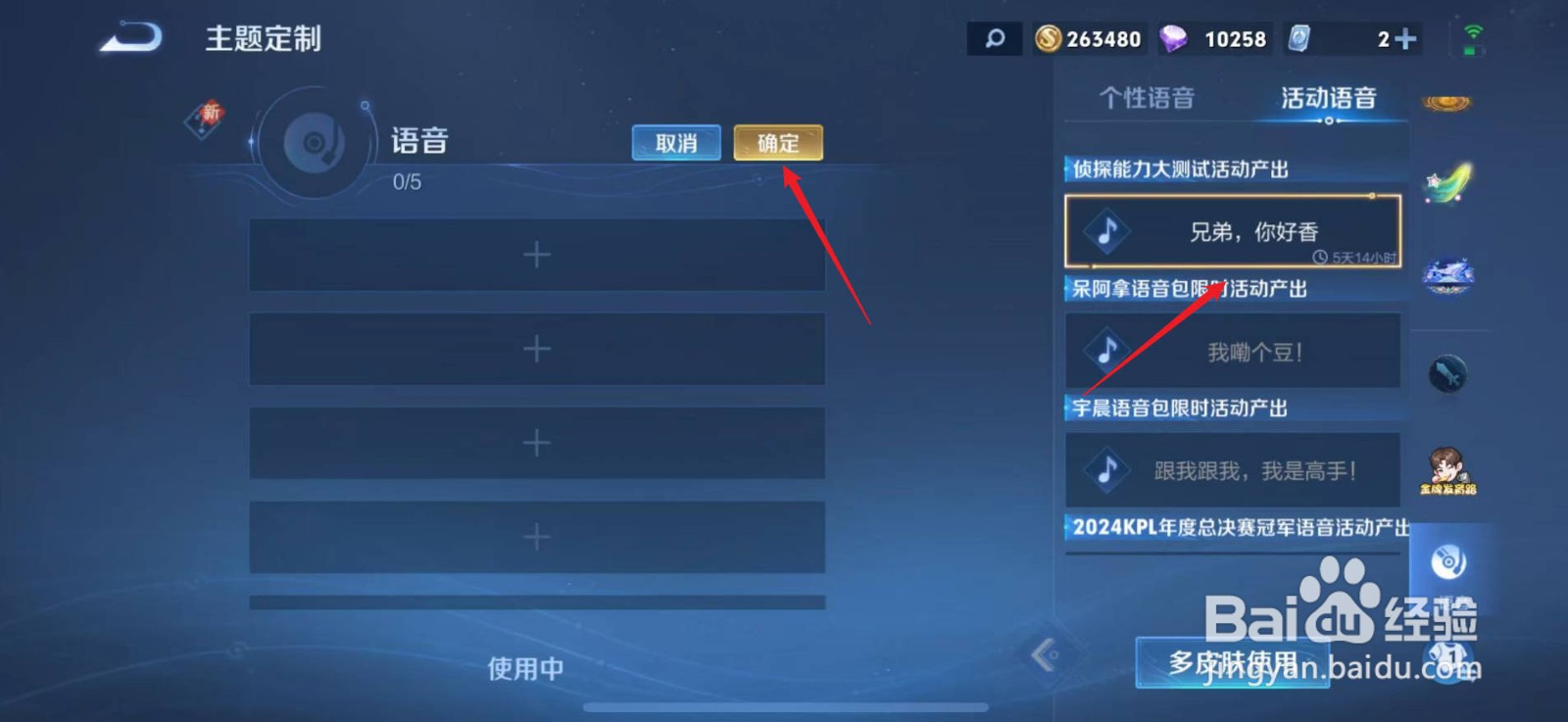This screenshot has width=1568, height=722.
Task: Cancel using the 取消 button
Action: (675, 143)
